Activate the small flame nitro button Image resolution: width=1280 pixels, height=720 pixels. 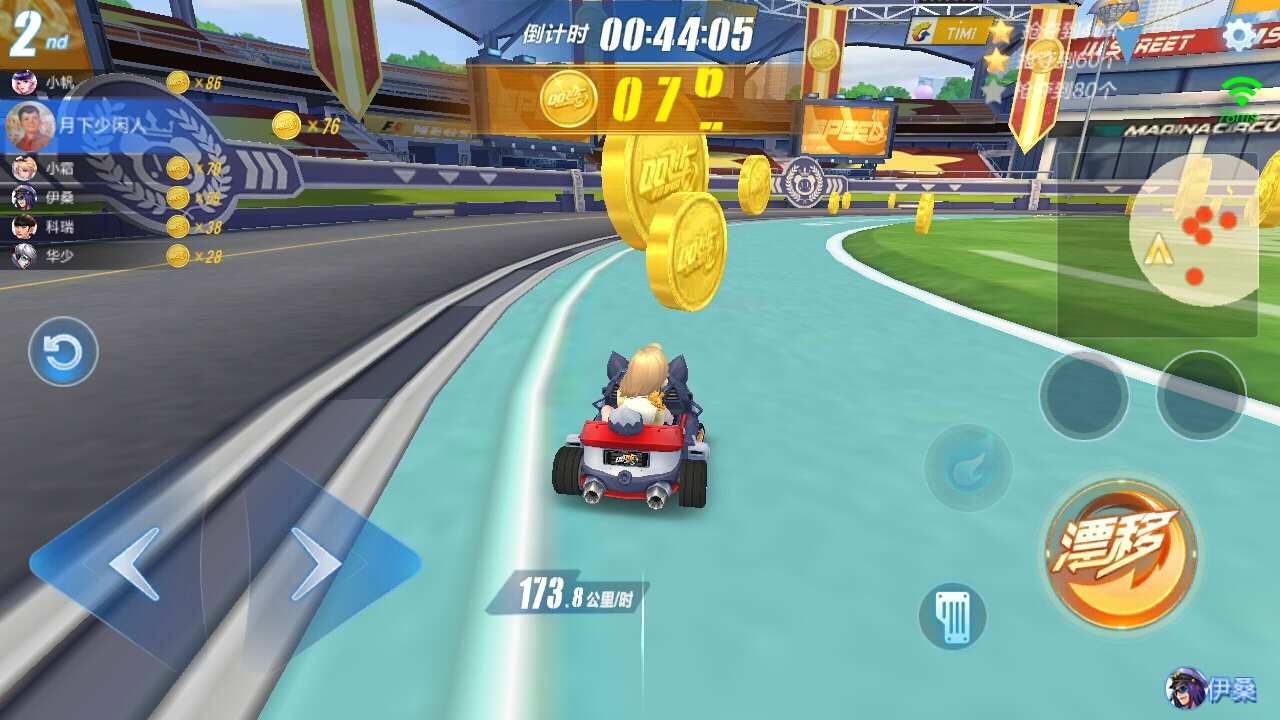(x=968, y=468)
